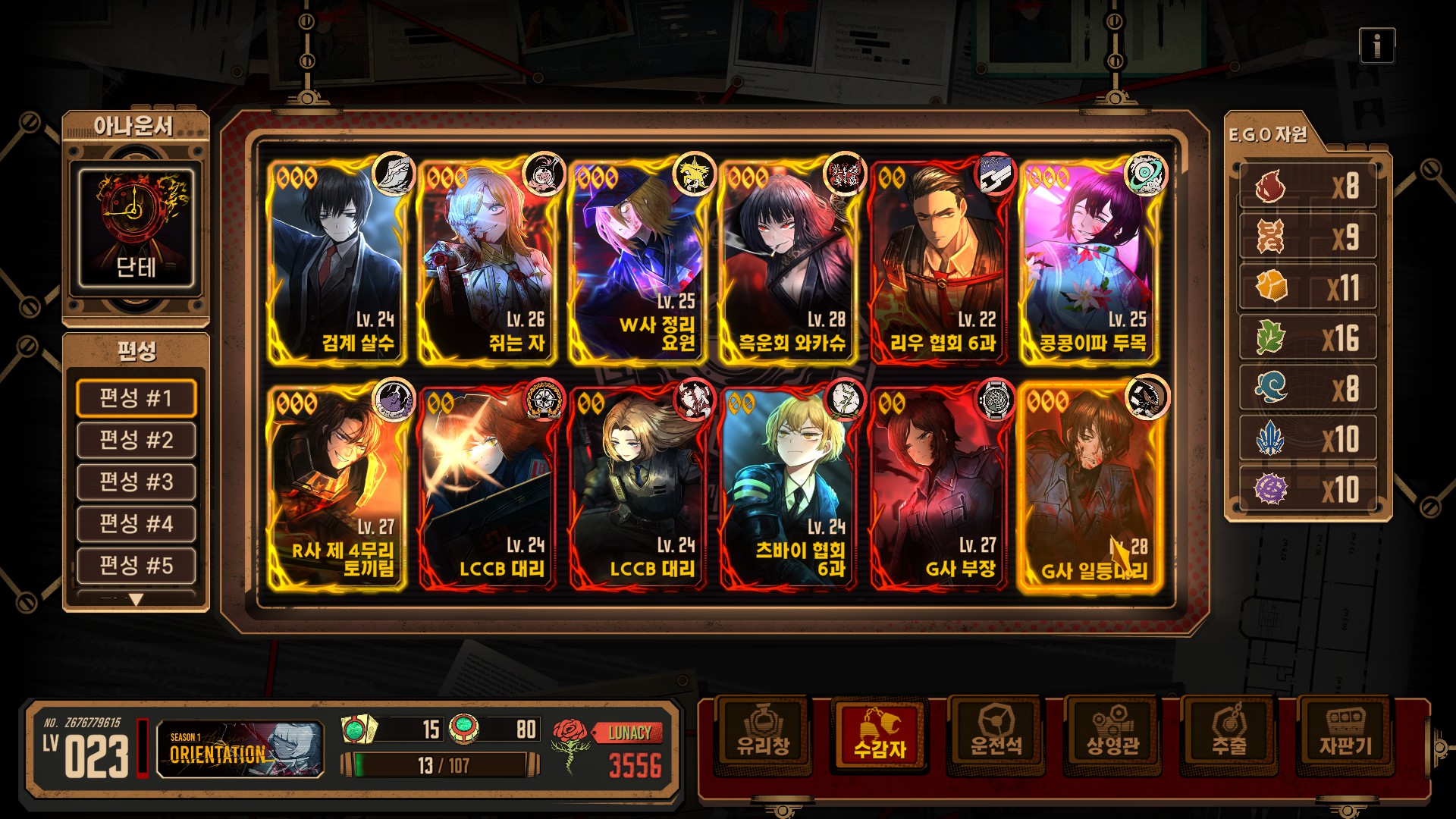Show more formations with the down arrow

(136, 600)
